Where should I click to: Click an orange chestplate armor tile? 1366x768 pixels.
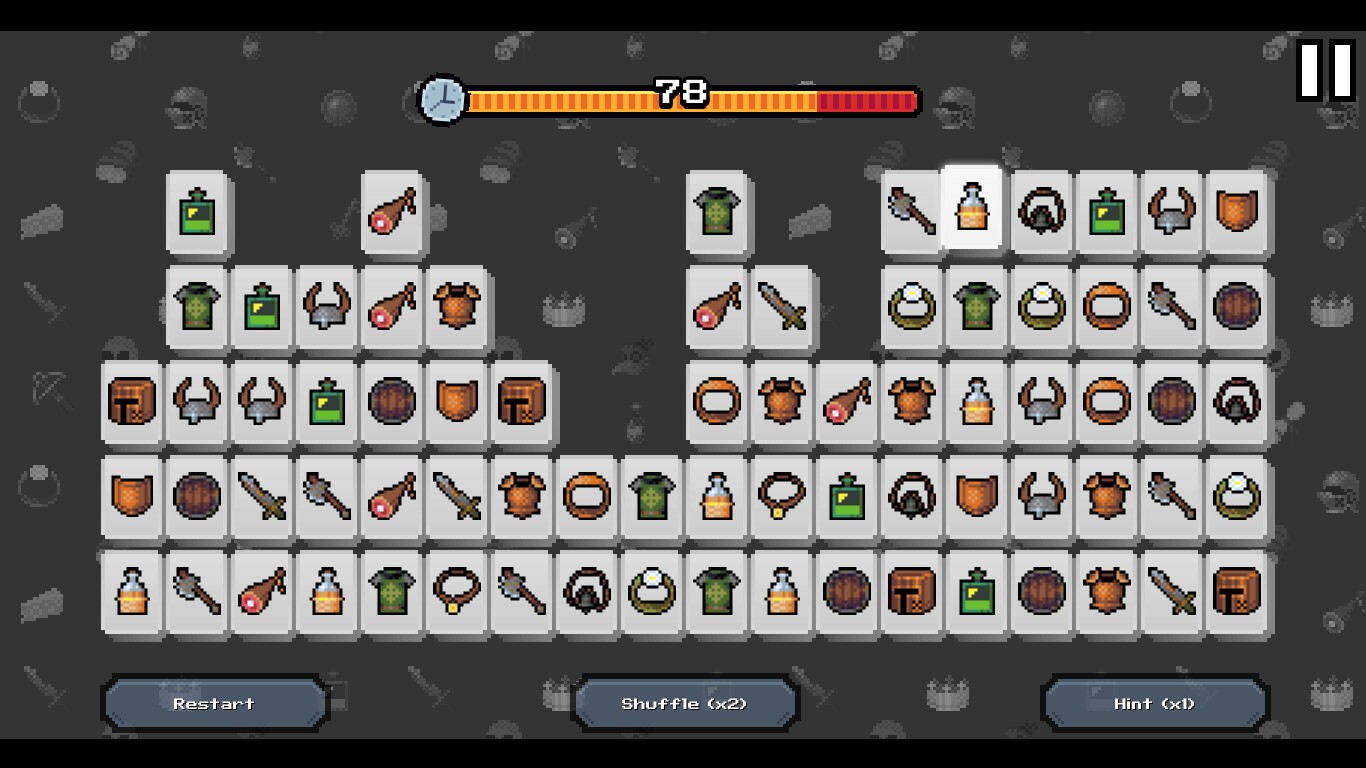(456, 309)
